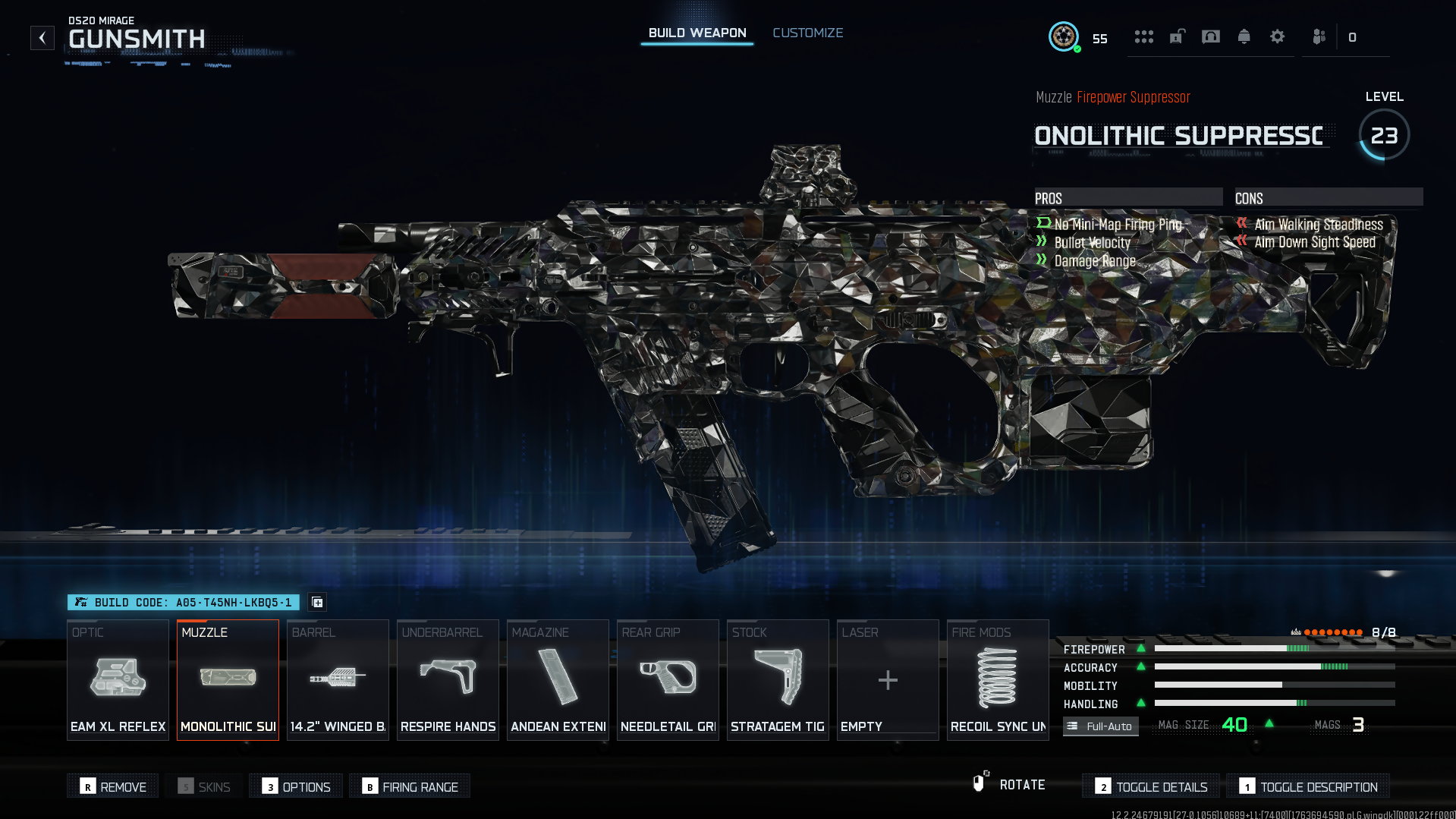The height and width of the screenshot is (819, 1456).
Task: Select the Magazine Andean Extended slot
Action: coord(558,679)
